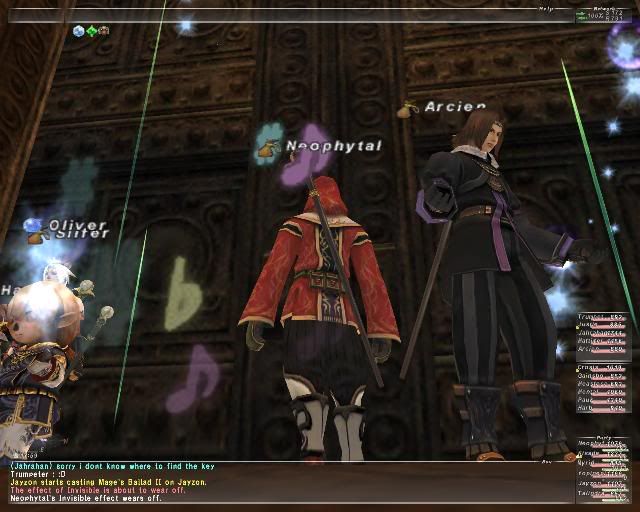Select the green arrows status effect icon

pyautogui.click(x=91, y=31)
